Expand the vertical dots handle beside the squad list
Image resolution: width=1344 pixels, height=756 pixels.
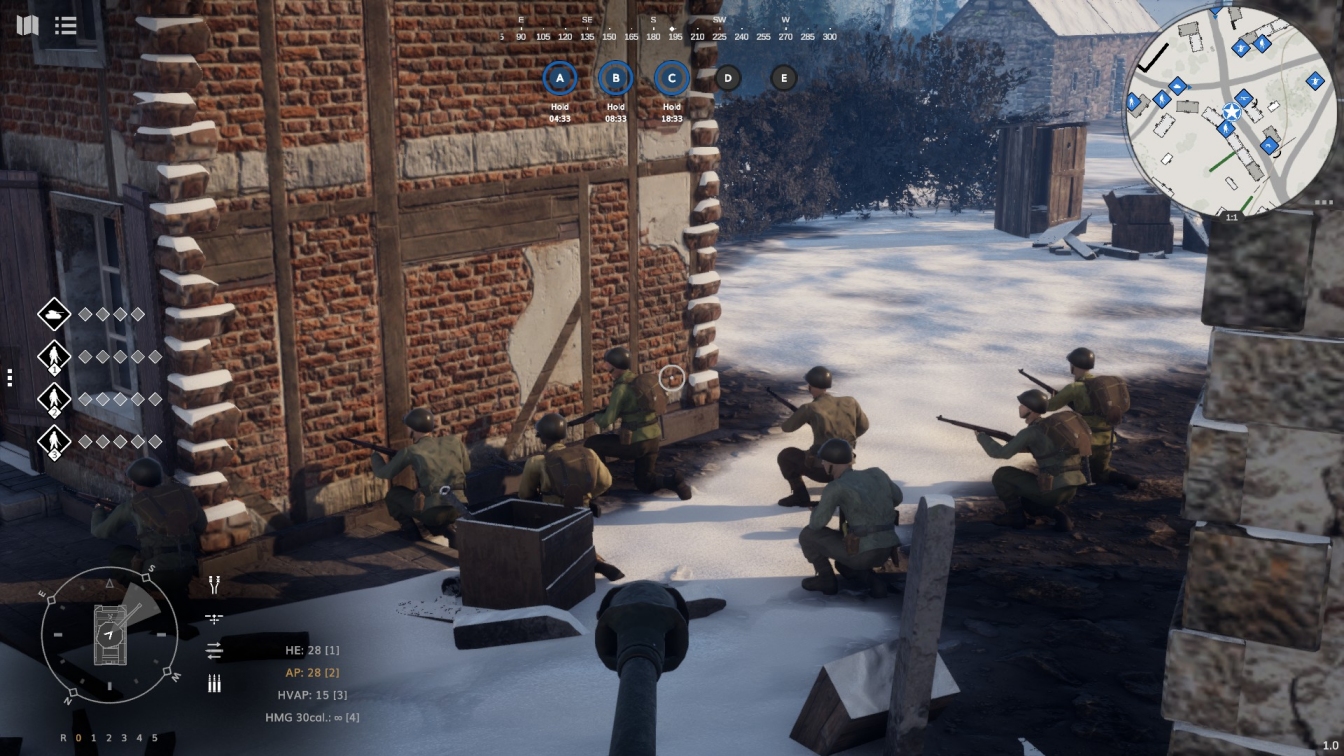click(x=10, y=377)
